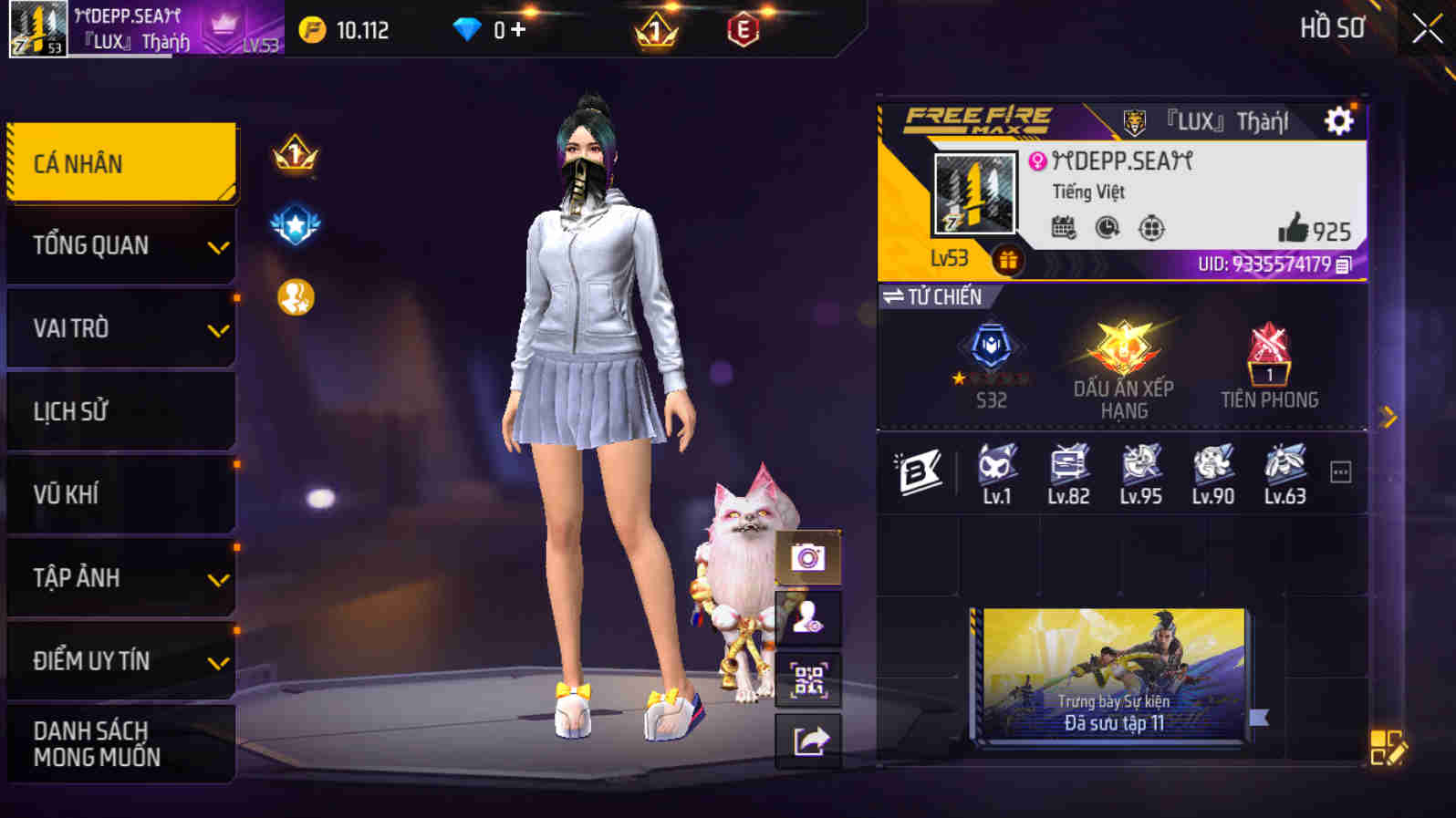Screen dimensions: 1456x818
Task: Expand the TỔNG QUAN section
Action: pos(120,244)
